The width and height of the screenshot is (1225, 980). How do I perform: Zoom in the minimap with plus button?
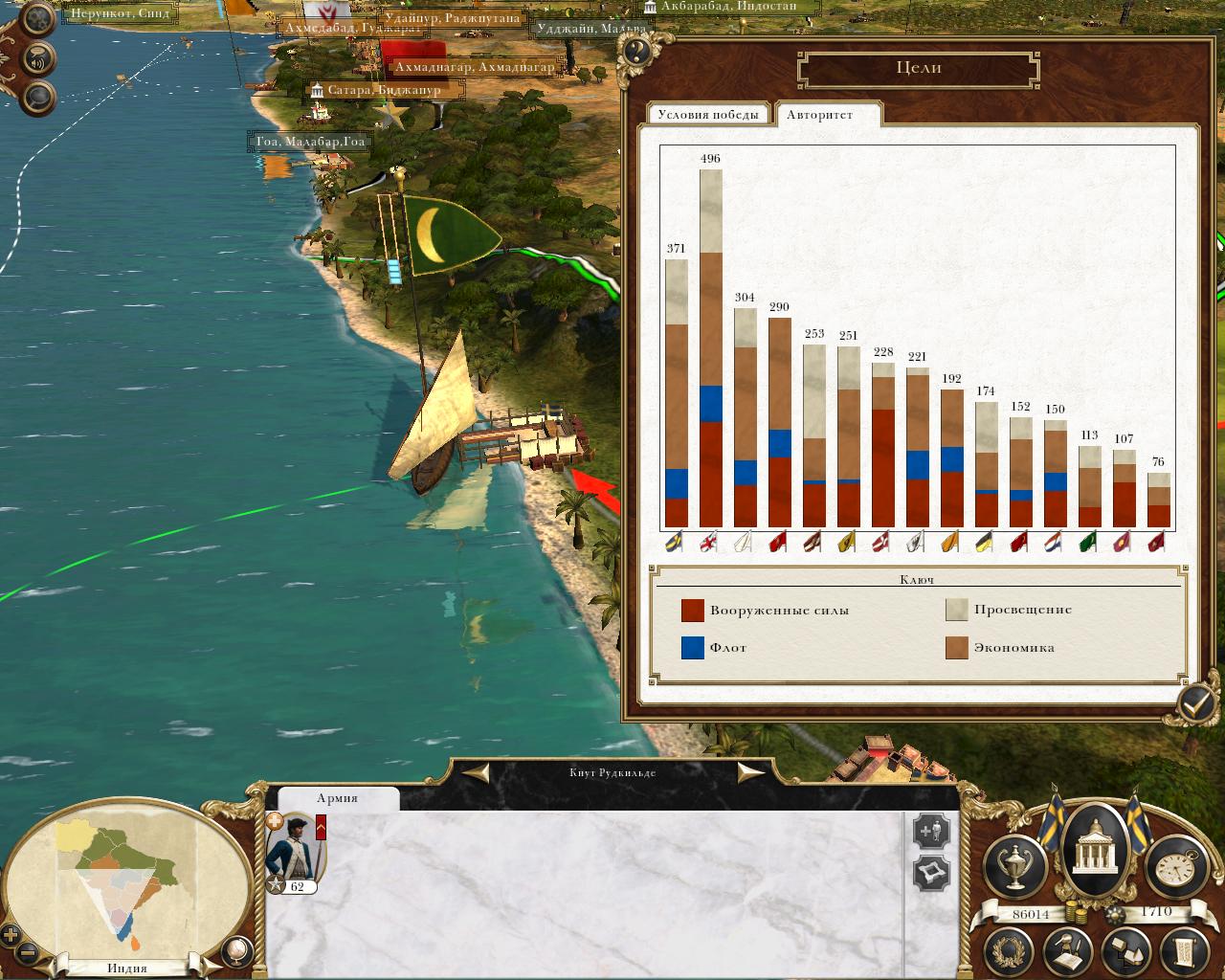pyautogui.click(x=11, y=935)
